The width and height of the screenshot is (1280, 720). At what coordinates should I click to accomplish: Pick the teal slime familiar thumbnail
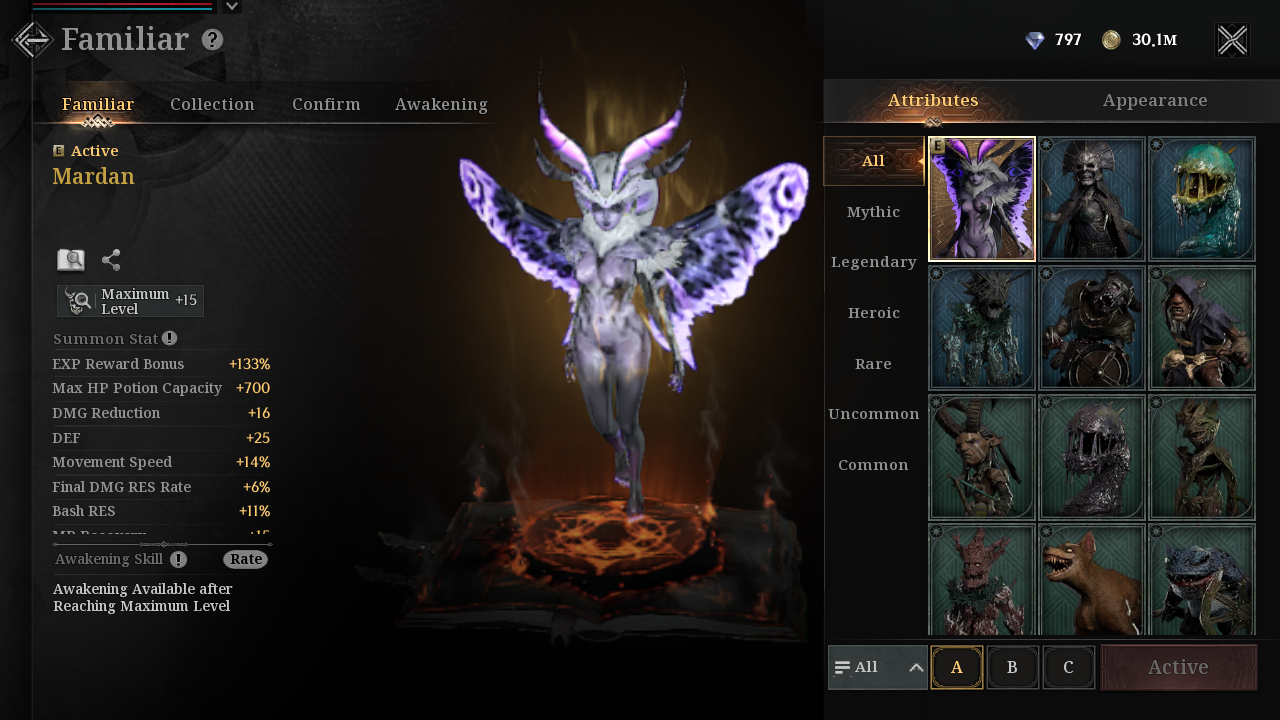click(x=1202, y=199)
